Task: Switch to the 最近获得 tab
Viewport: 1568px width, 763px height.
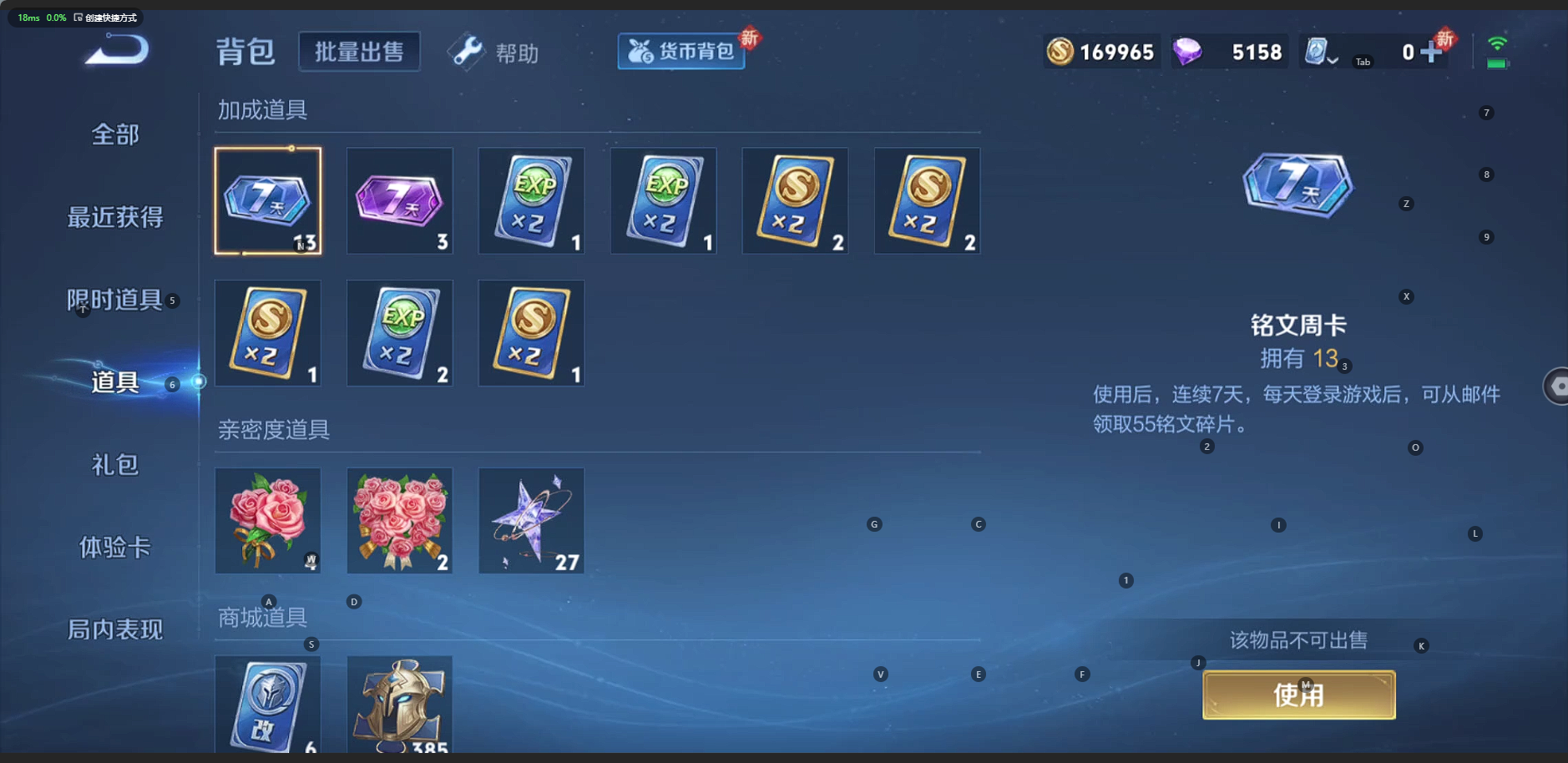Action: tap(115, 217)
